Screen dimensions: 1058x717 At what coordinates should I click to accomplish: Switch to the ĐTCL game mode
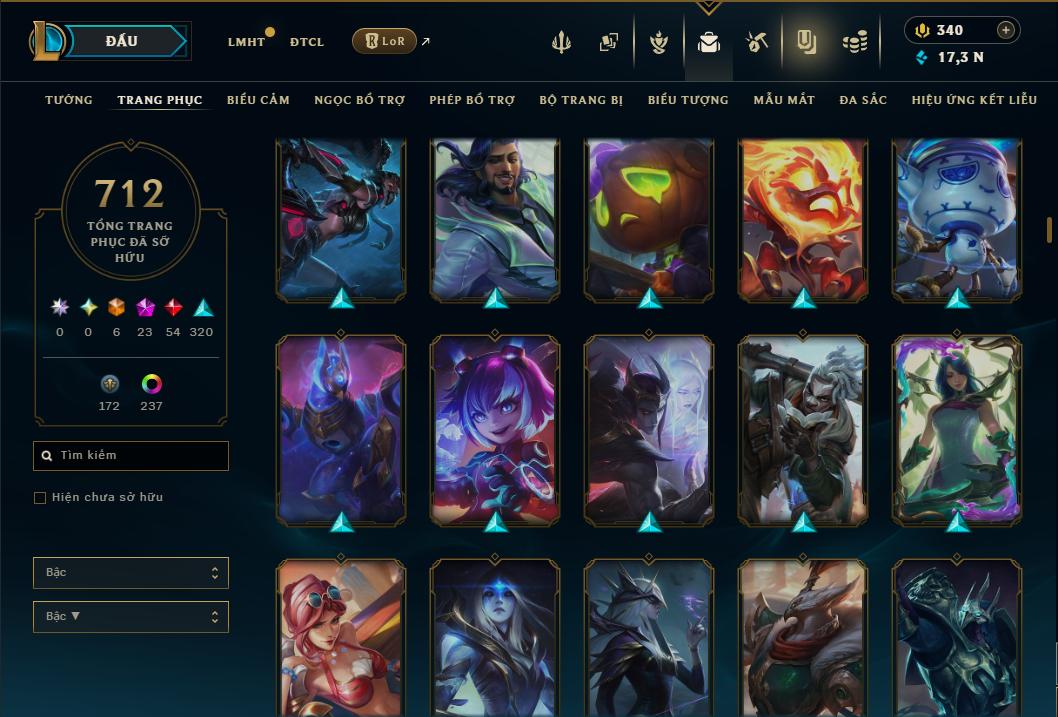pos(306,42)
